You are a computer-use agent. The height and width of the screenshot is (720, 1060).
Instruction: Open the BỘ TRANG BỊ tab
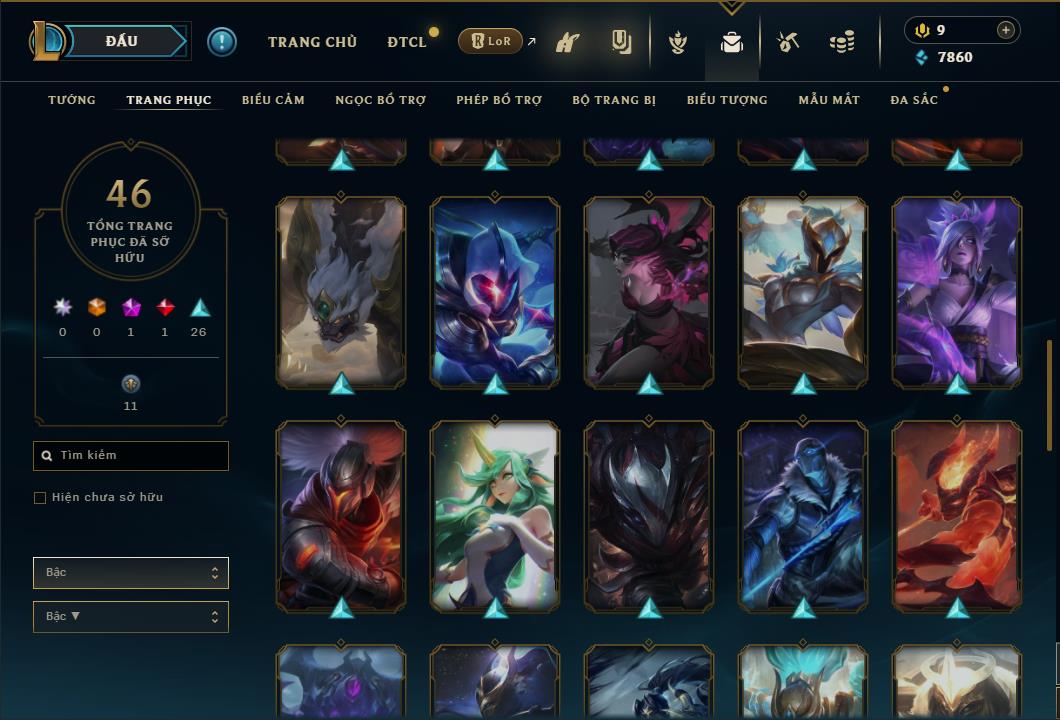point(614,100)
